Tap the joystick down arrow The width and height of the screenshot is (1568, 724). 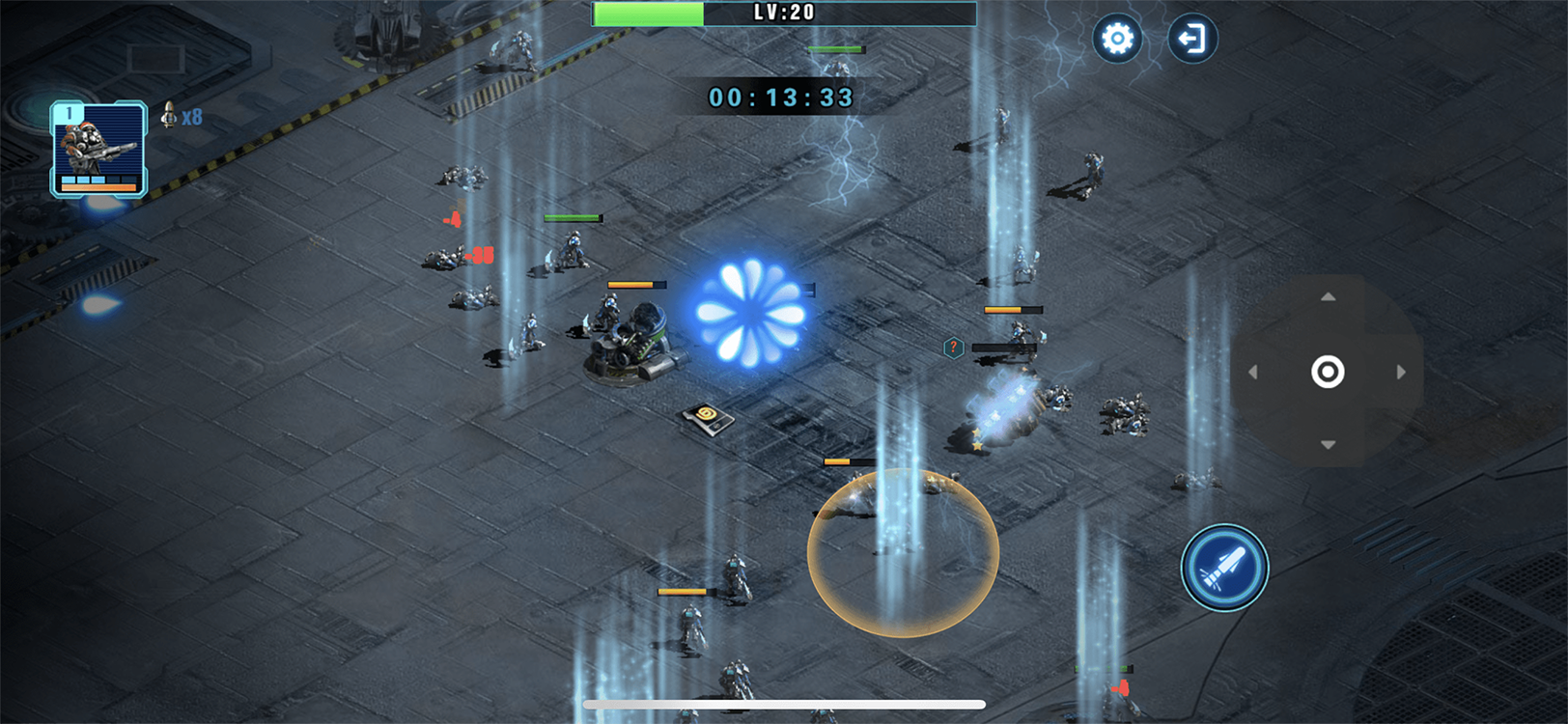coord(1329,445)
